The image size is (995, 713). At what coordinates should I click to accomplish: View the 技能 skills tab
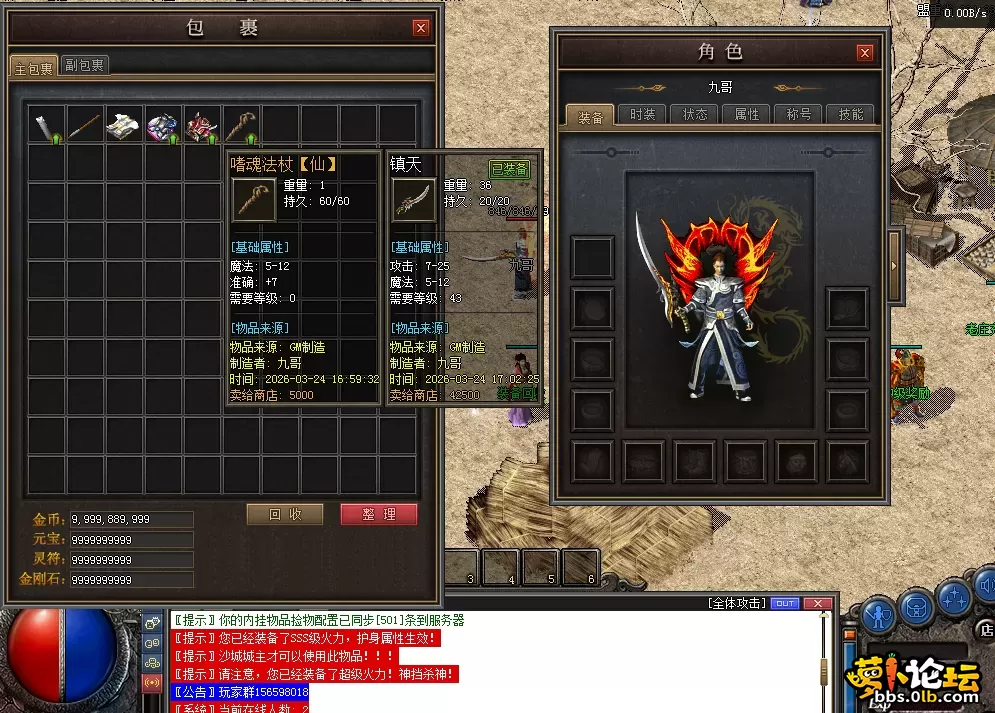(851, 114)
